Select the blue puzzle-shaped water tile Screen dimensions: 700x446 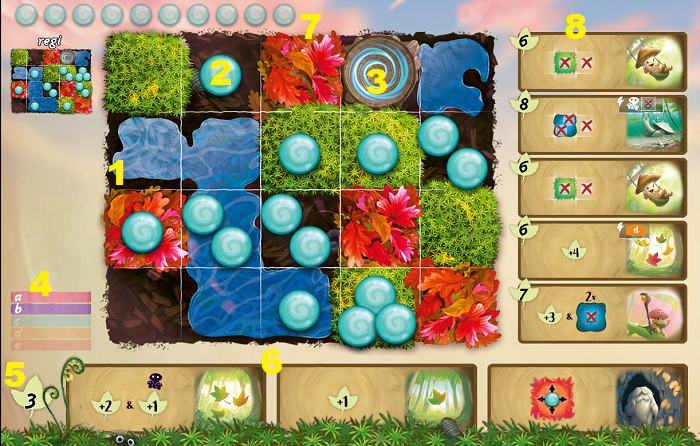pos(456,69)
